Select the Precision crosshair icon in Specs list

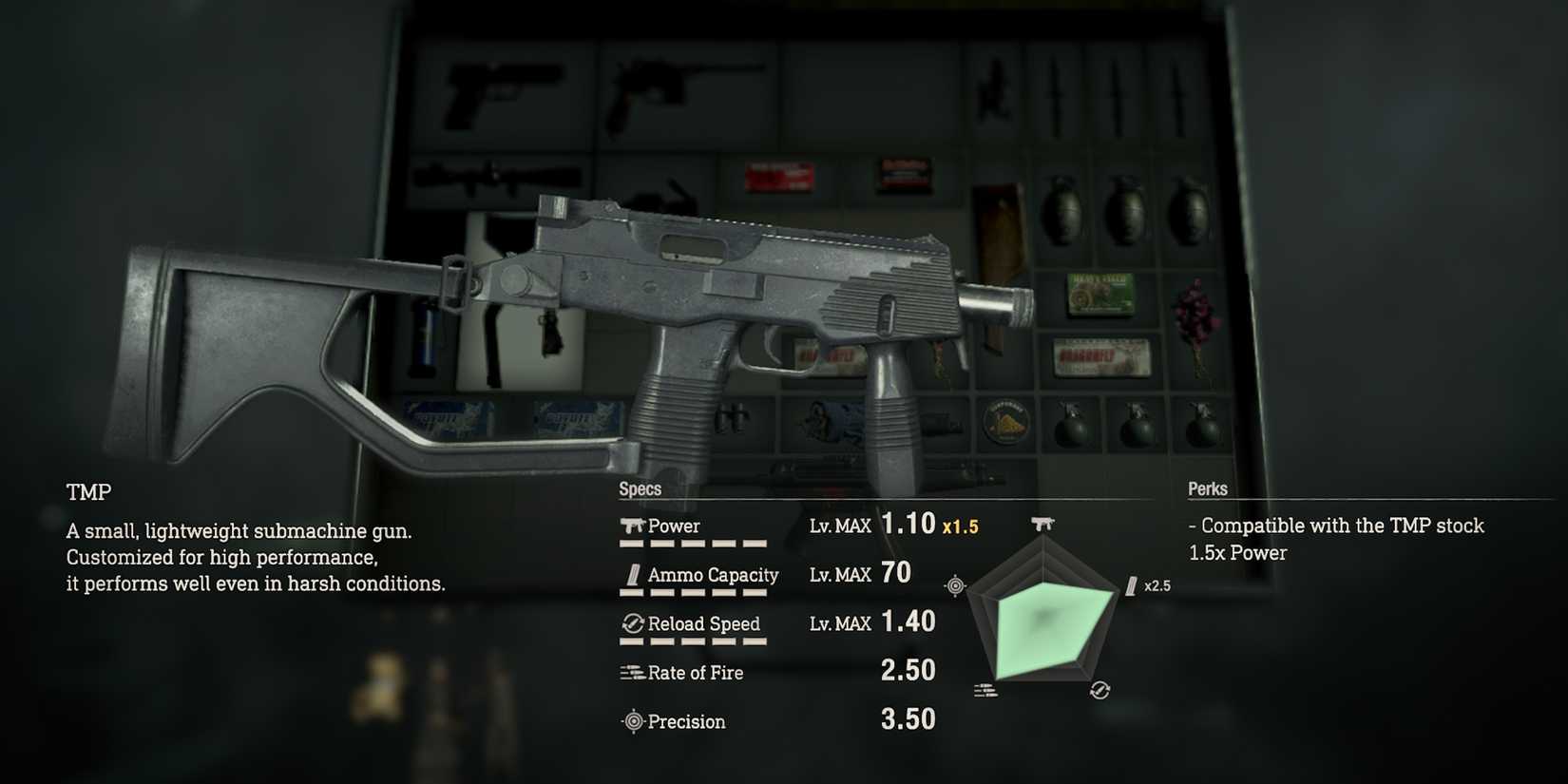(x=632, y=721)
